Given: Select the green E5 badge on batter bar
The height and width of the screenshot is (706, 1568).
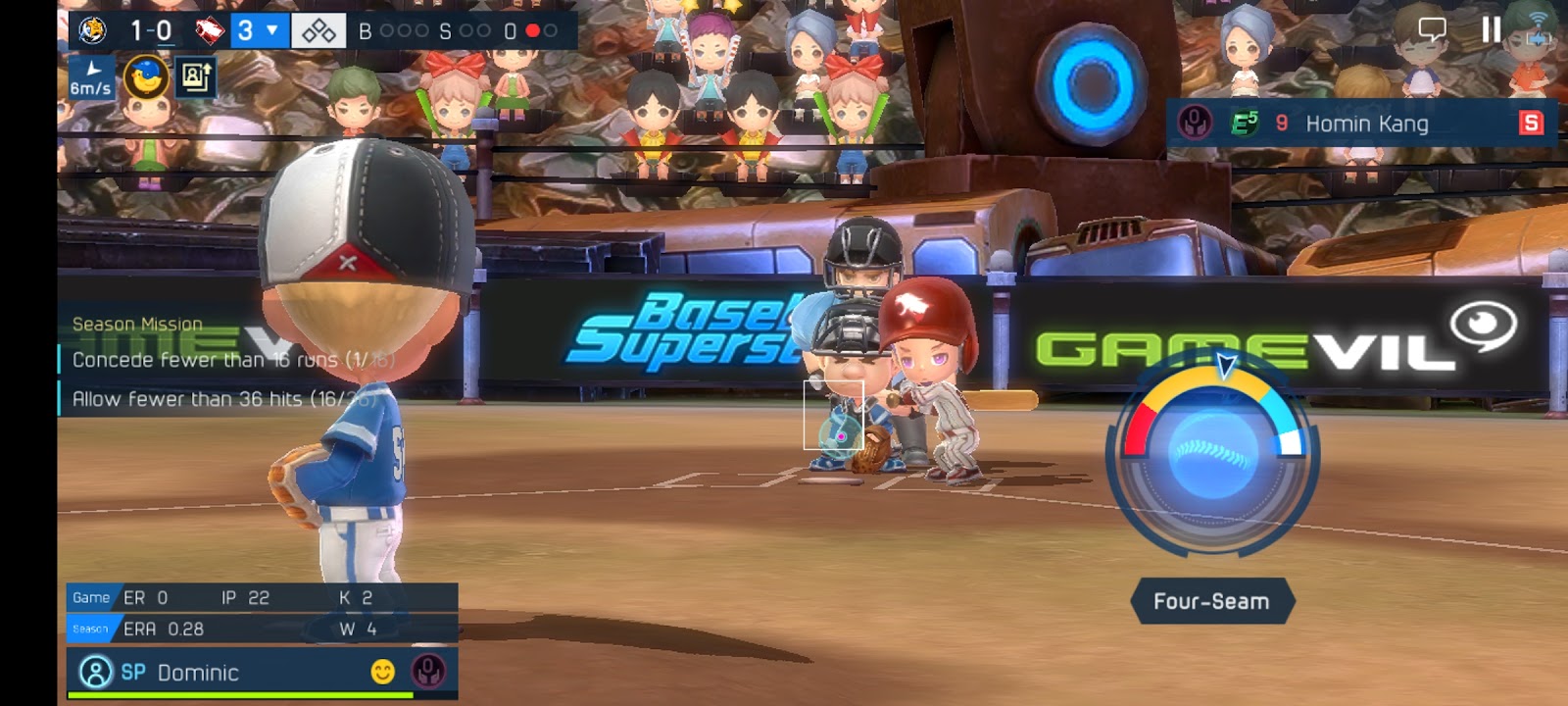Looking at the screenshot, I should tap(1245, 123).
